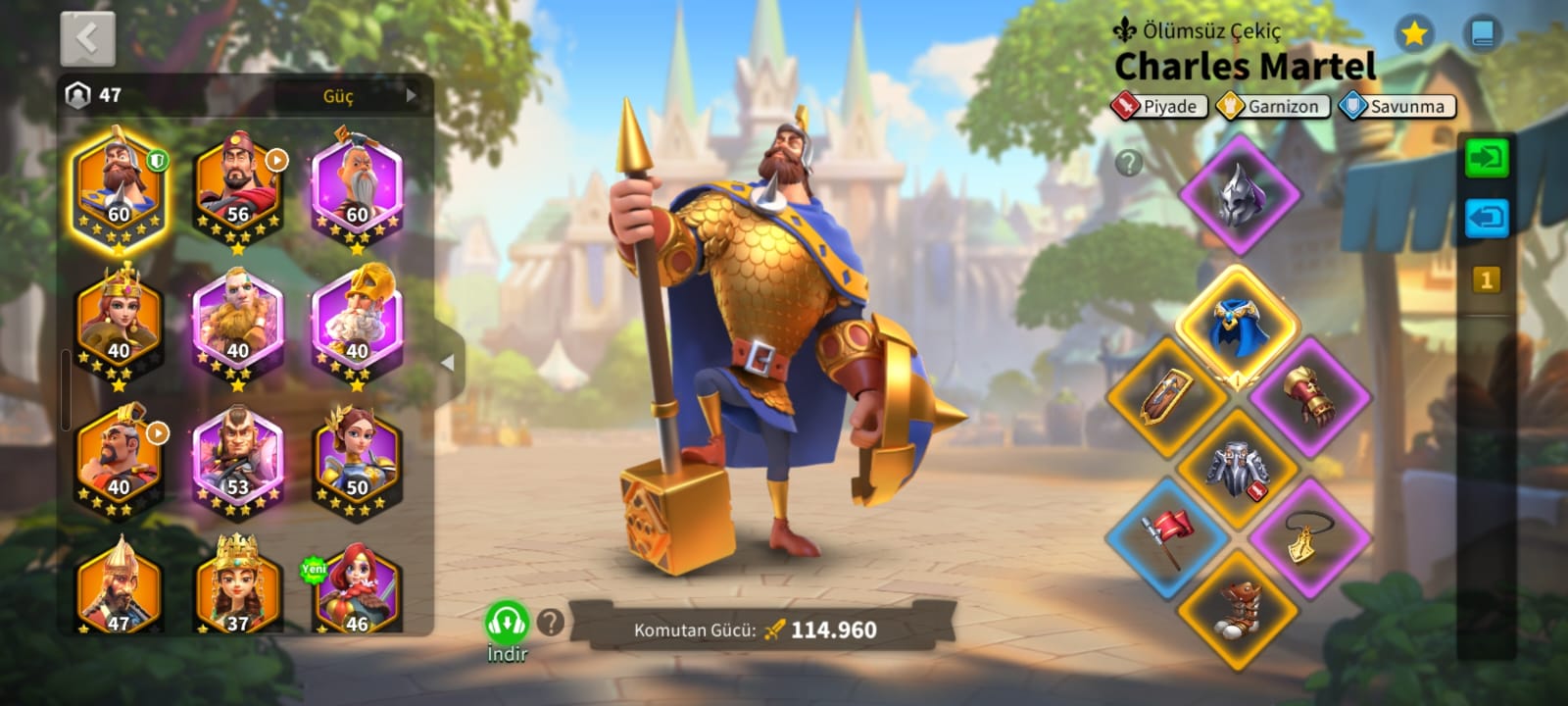The image size is (1568, 706).
Task: Pick the new level 46 red-haired commander
Action: point(357,590)
